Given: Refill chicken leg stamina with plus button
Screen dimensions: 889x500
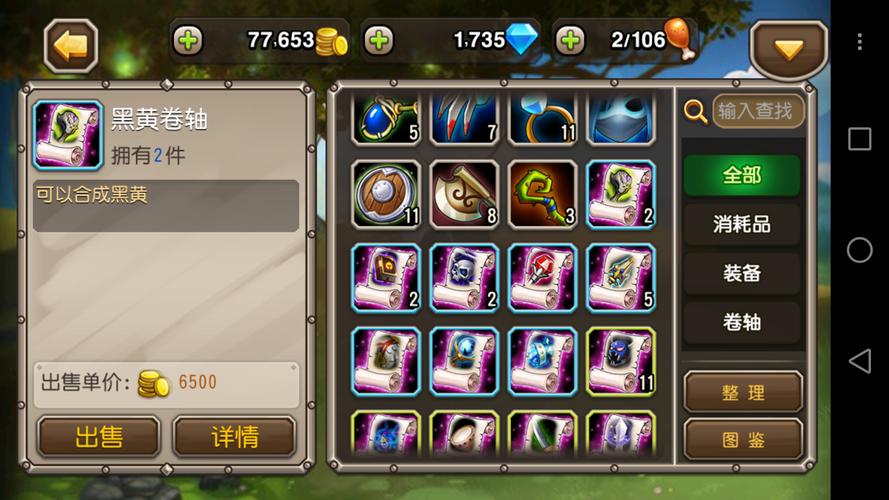Looking at the screenshot, I should 570,41.
